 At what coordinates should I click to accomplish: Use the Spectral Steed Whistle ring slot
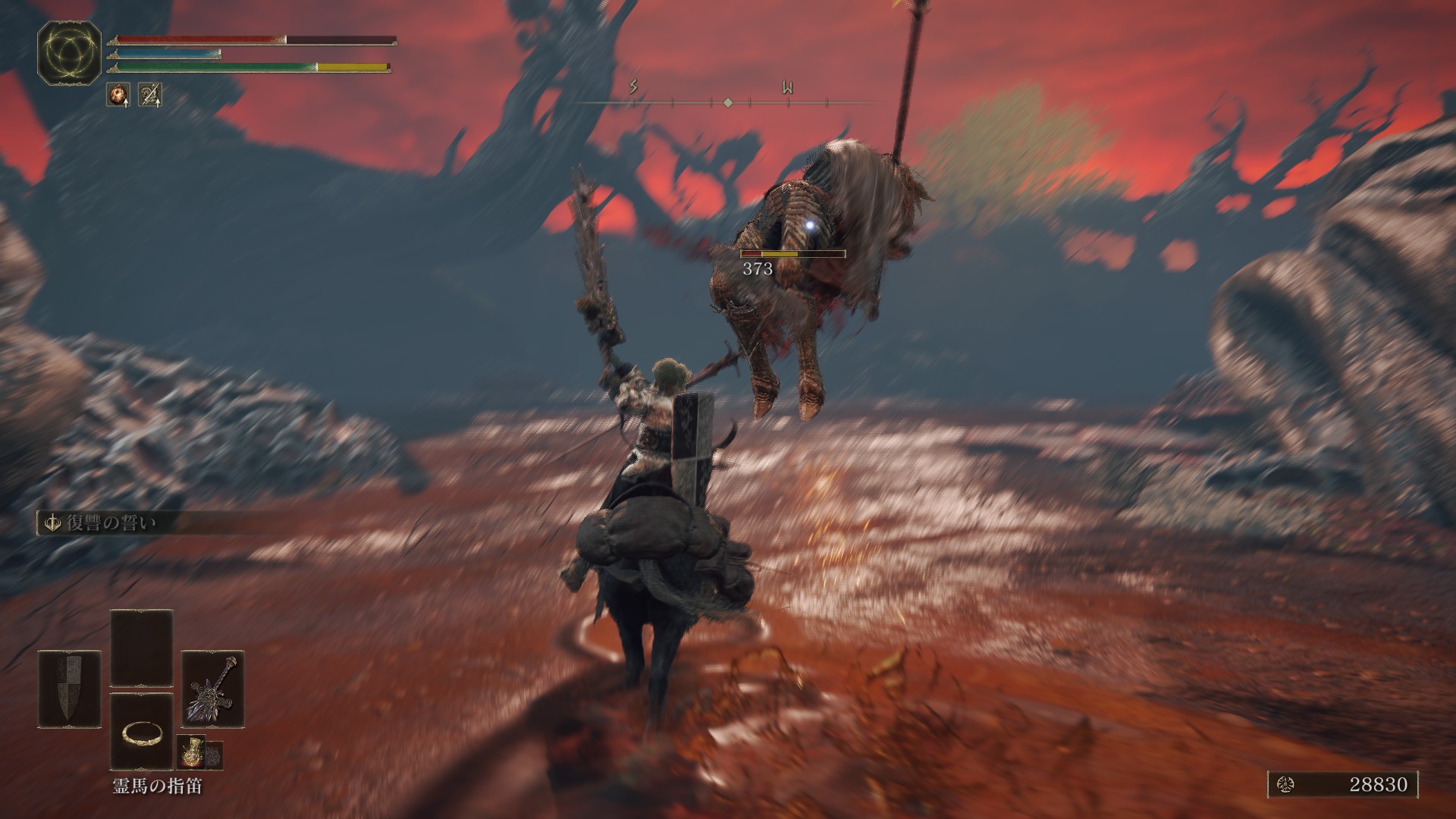click(x=141, y=732)
